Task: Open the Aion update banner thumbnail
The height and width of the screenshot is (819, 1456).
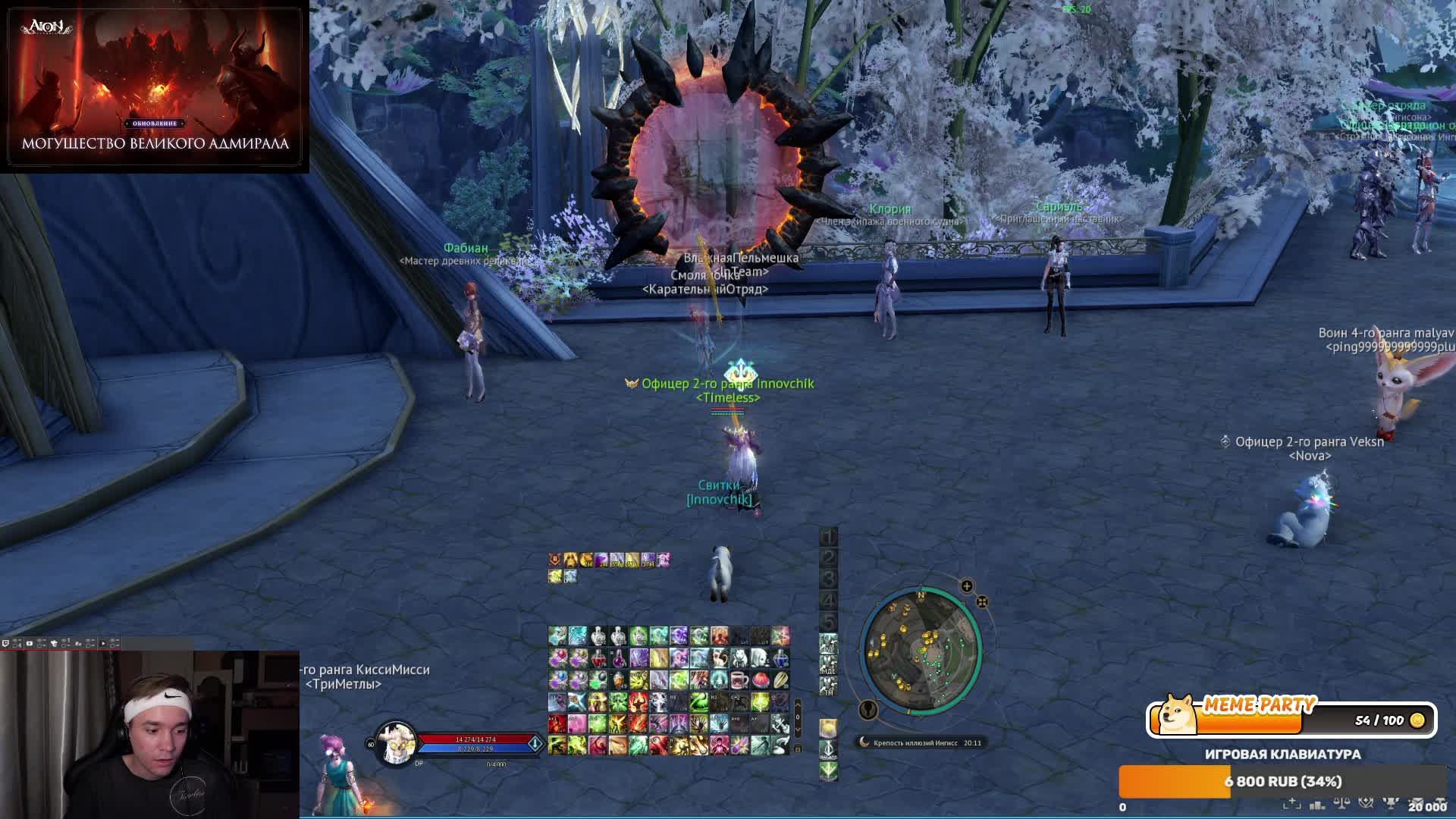Action: pos(155,86)
